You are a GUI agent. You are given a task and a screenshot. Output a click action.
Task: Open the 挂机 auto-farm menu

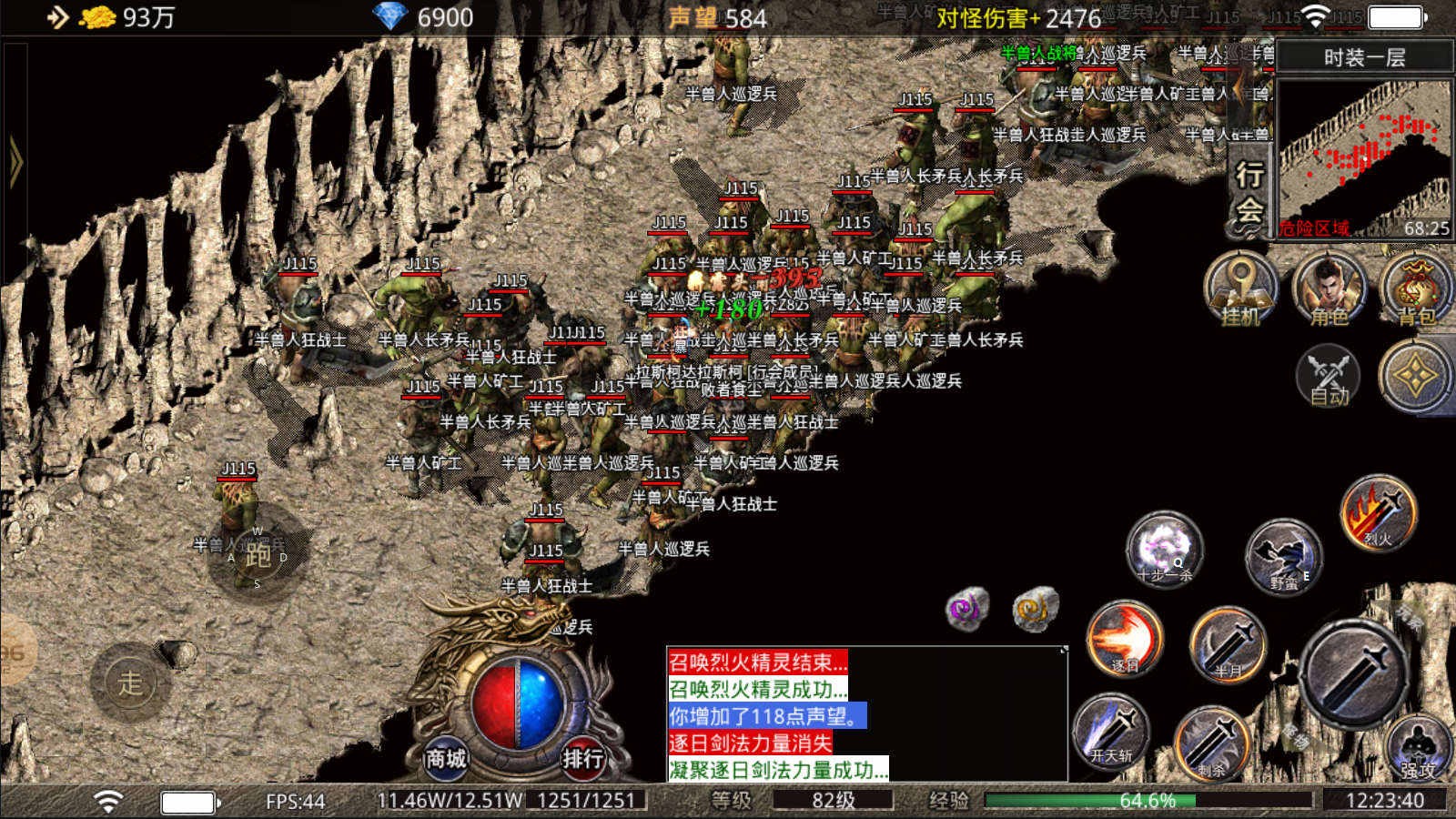pyautogui.click(x=1241, y=289)
